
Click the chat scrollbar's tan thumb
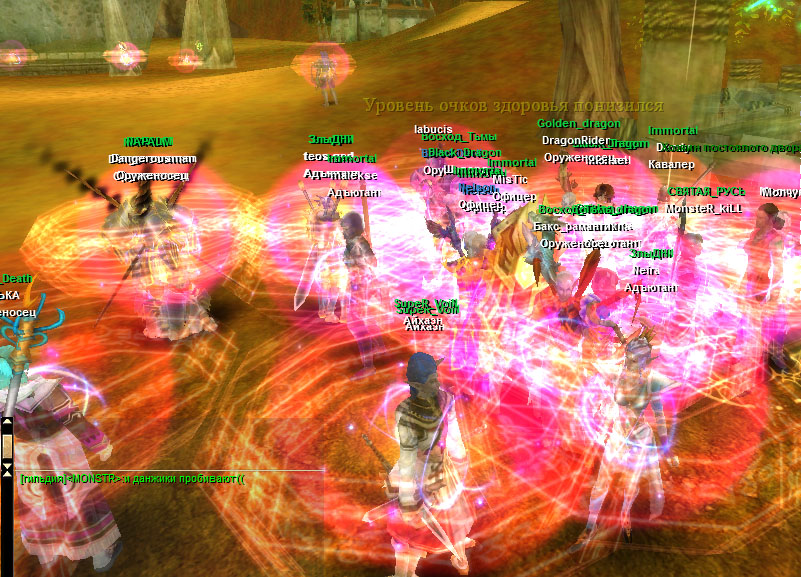point(7,445)
